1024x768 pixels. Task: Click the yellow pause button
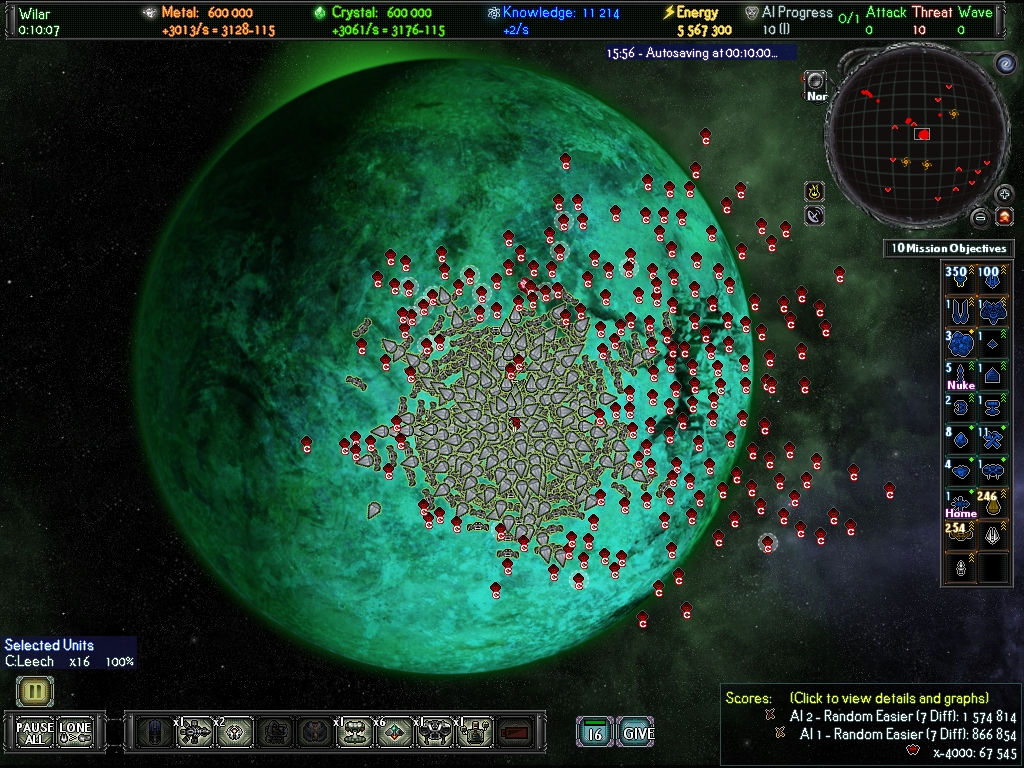[x=34, y=691]
